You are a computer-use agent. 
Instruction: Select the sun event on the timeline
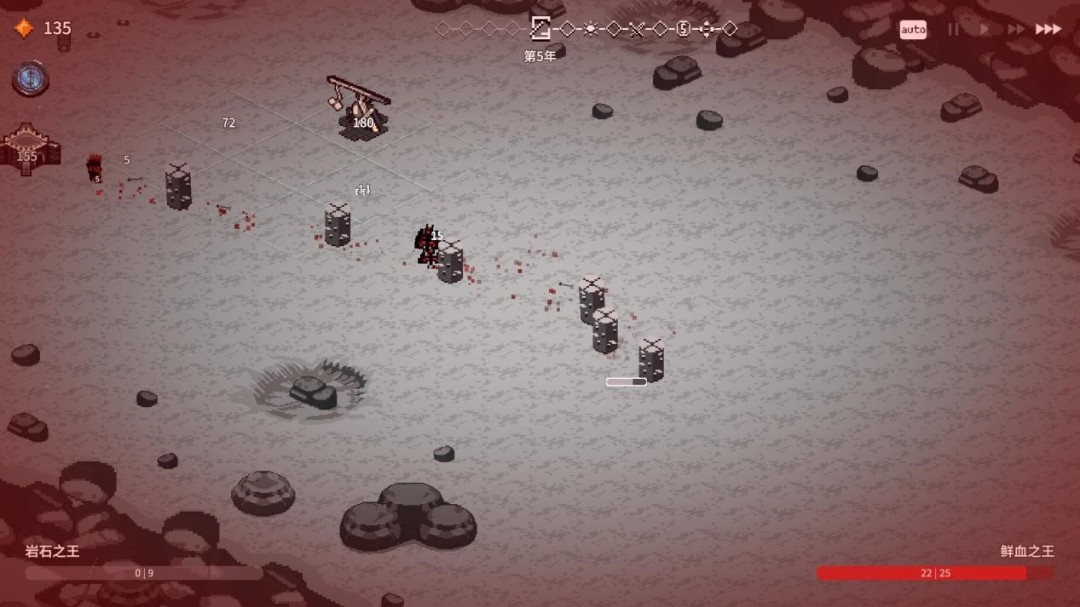pos(590,28)
